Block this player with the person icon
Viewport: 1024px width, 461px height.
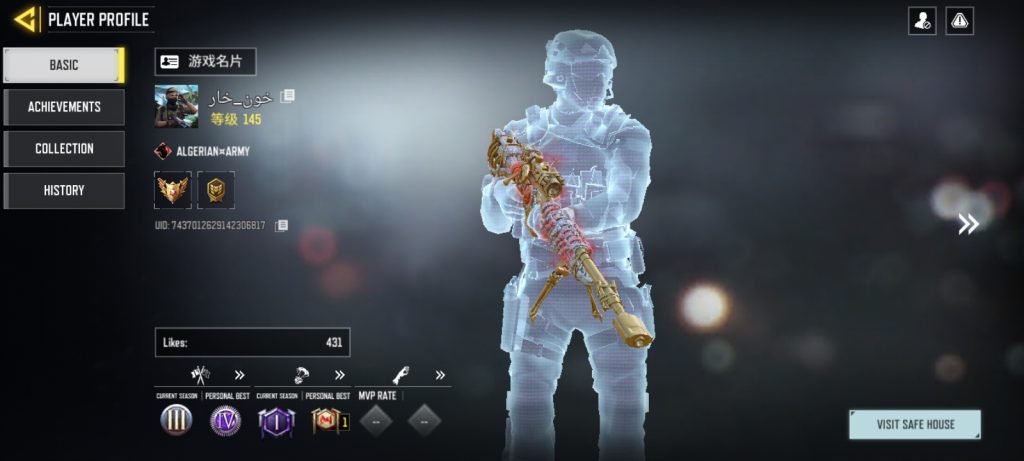(x=922, y=21)
